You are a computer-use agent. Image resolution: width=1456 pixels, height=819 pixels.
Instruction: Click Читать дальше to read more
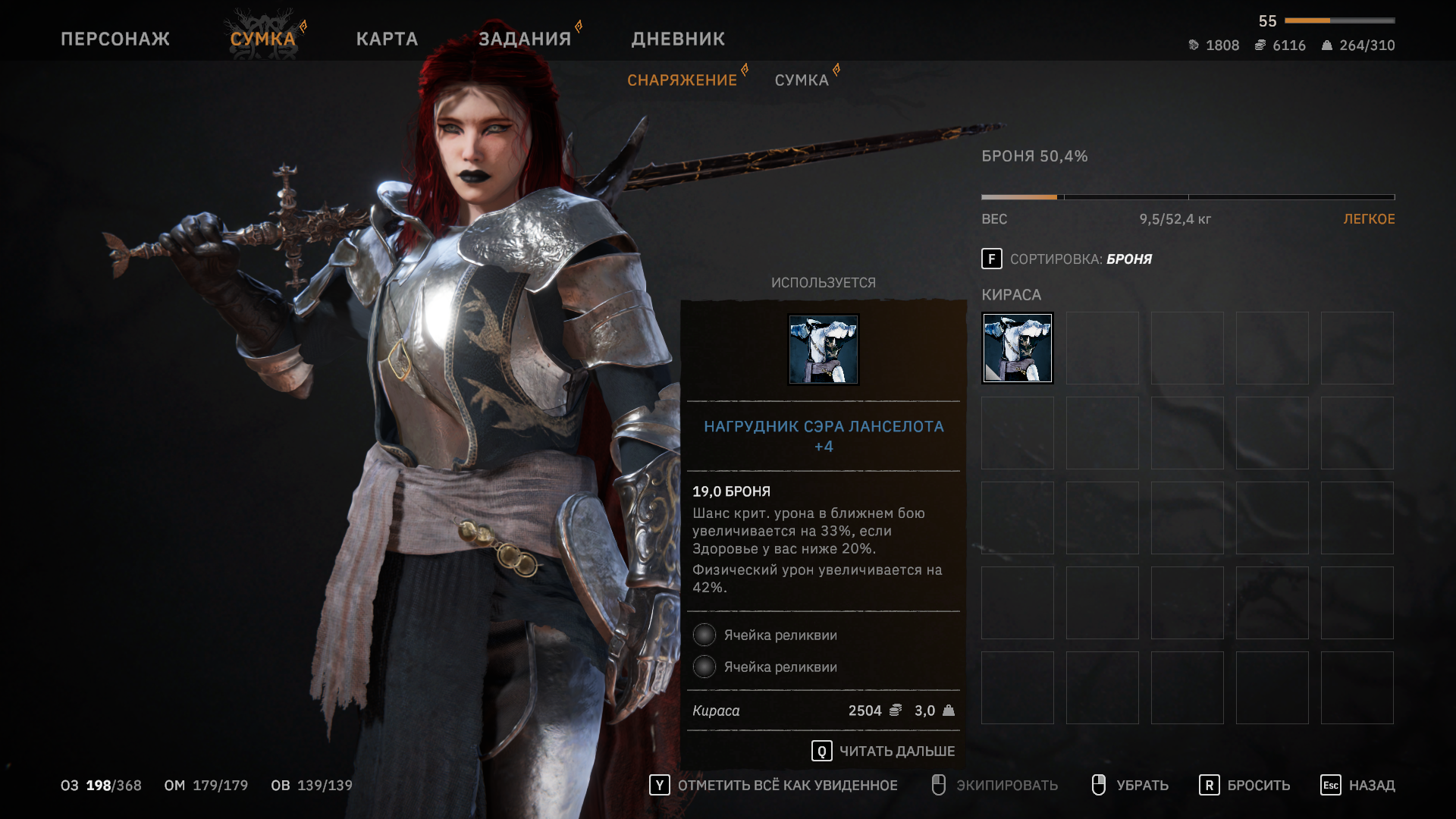tap(883, 751)
